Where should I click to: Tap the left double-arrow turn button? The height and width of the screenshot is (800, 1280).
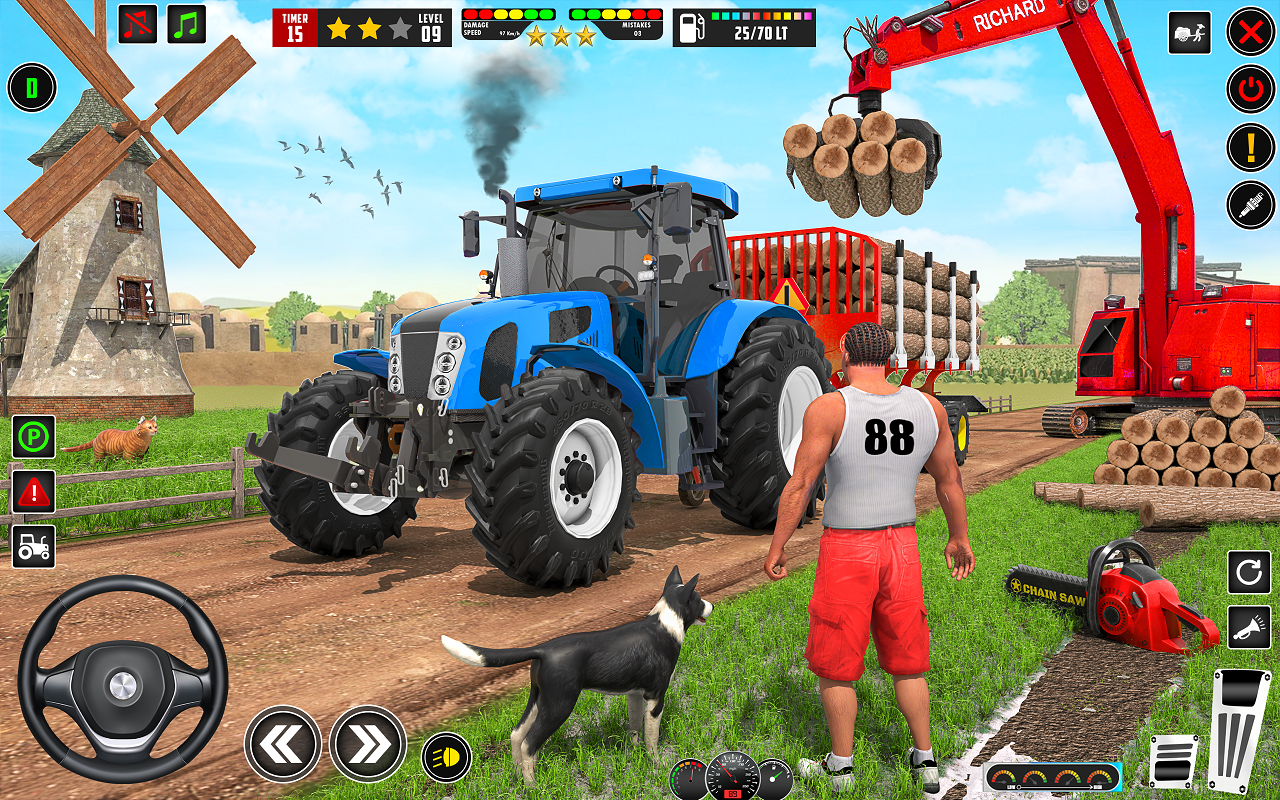click(x=283, y=743)
